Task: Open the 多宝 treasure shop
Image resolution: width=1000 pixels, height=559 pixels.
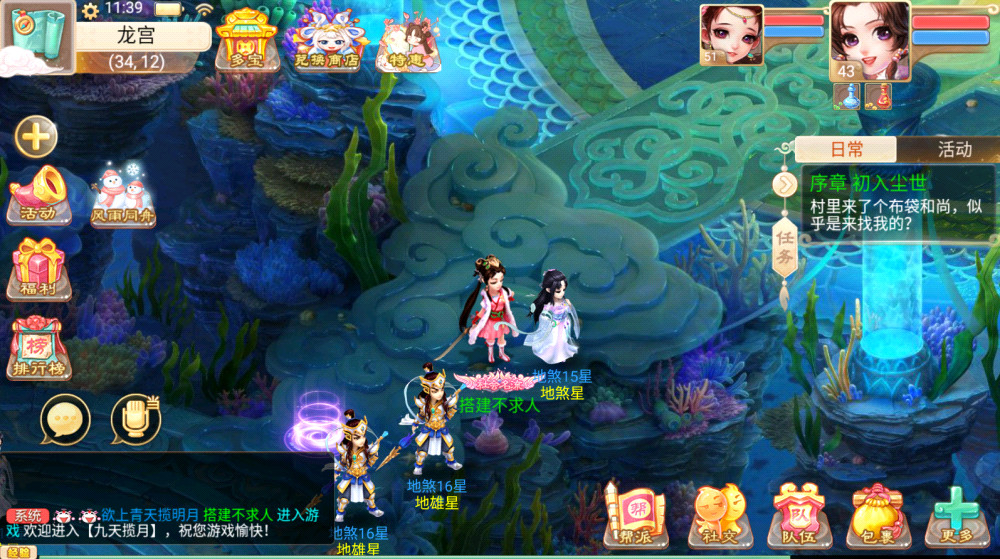Action: [x=246, y=40]
